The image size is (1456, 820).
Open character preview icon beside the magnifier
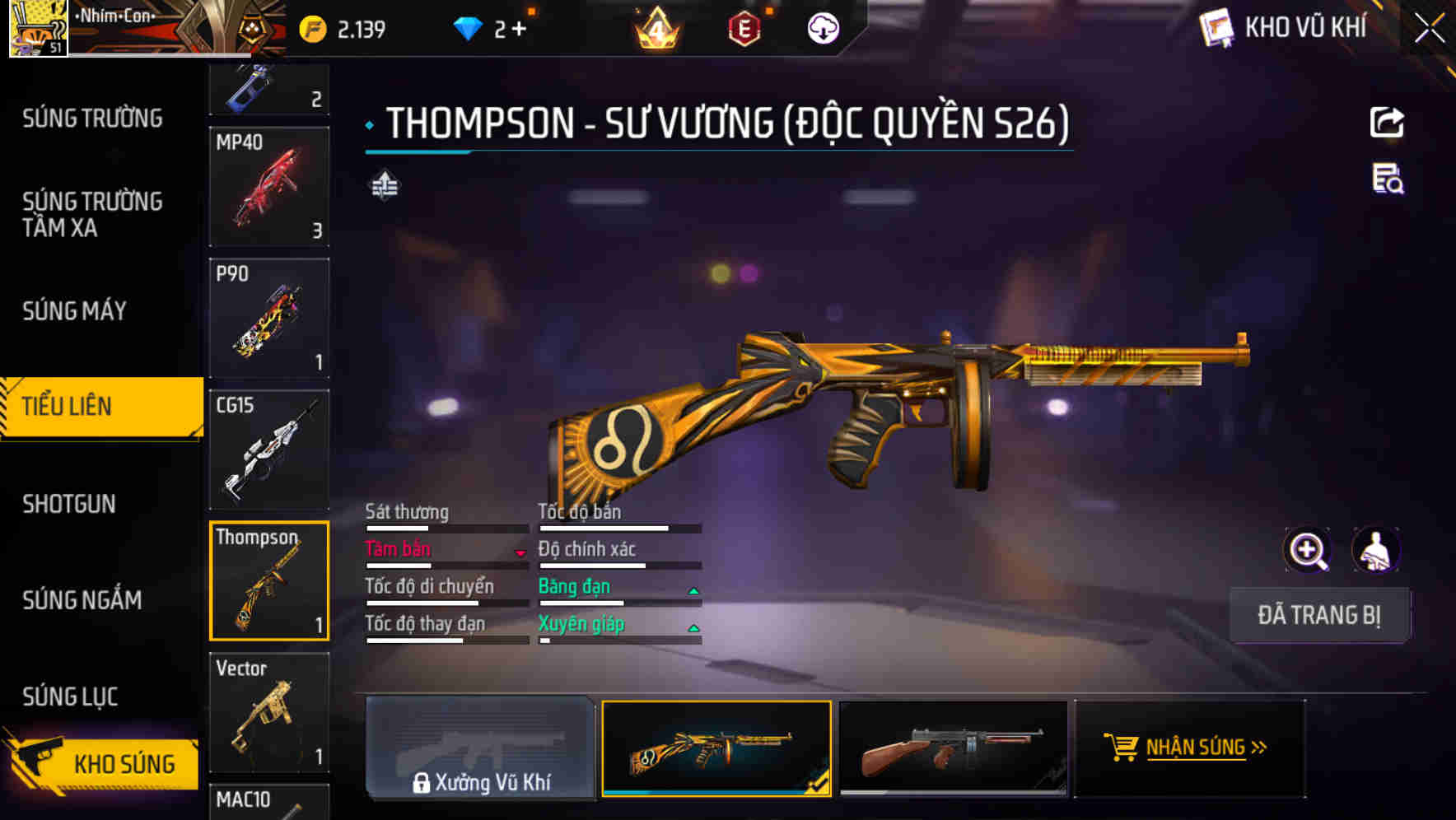pyautogui.click(x=1374, y=550)
